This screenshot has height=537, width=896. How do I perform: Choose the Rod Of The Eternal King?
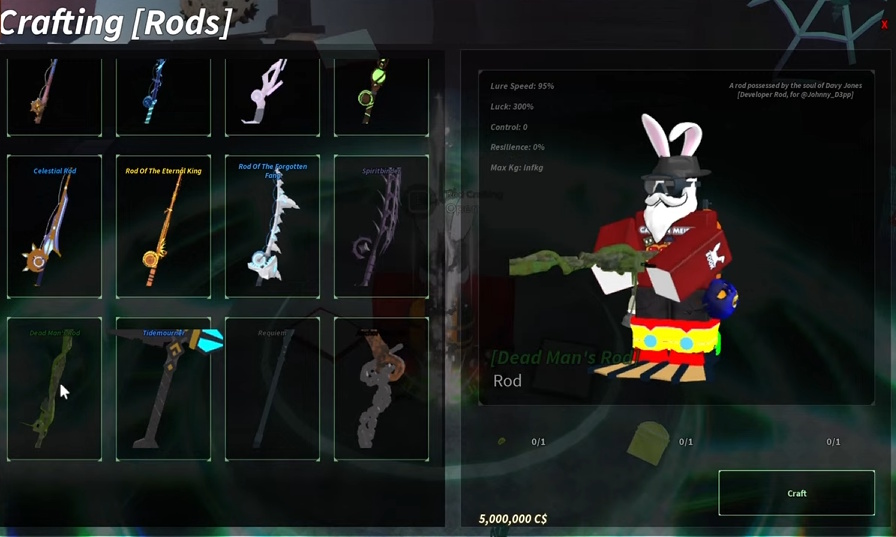[x=163, y=227]
